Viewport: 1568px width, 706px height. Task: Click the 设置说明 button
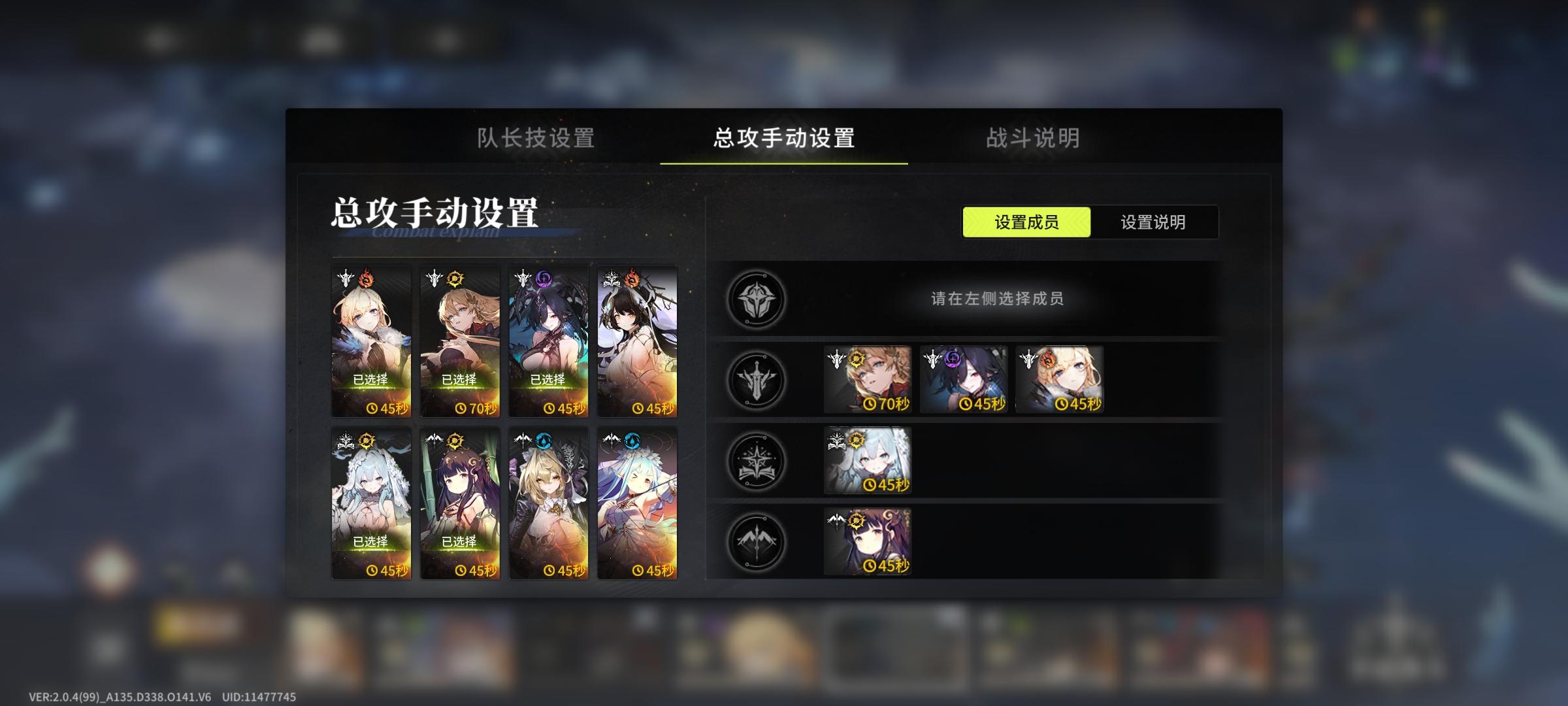(x=1154, y=222)
